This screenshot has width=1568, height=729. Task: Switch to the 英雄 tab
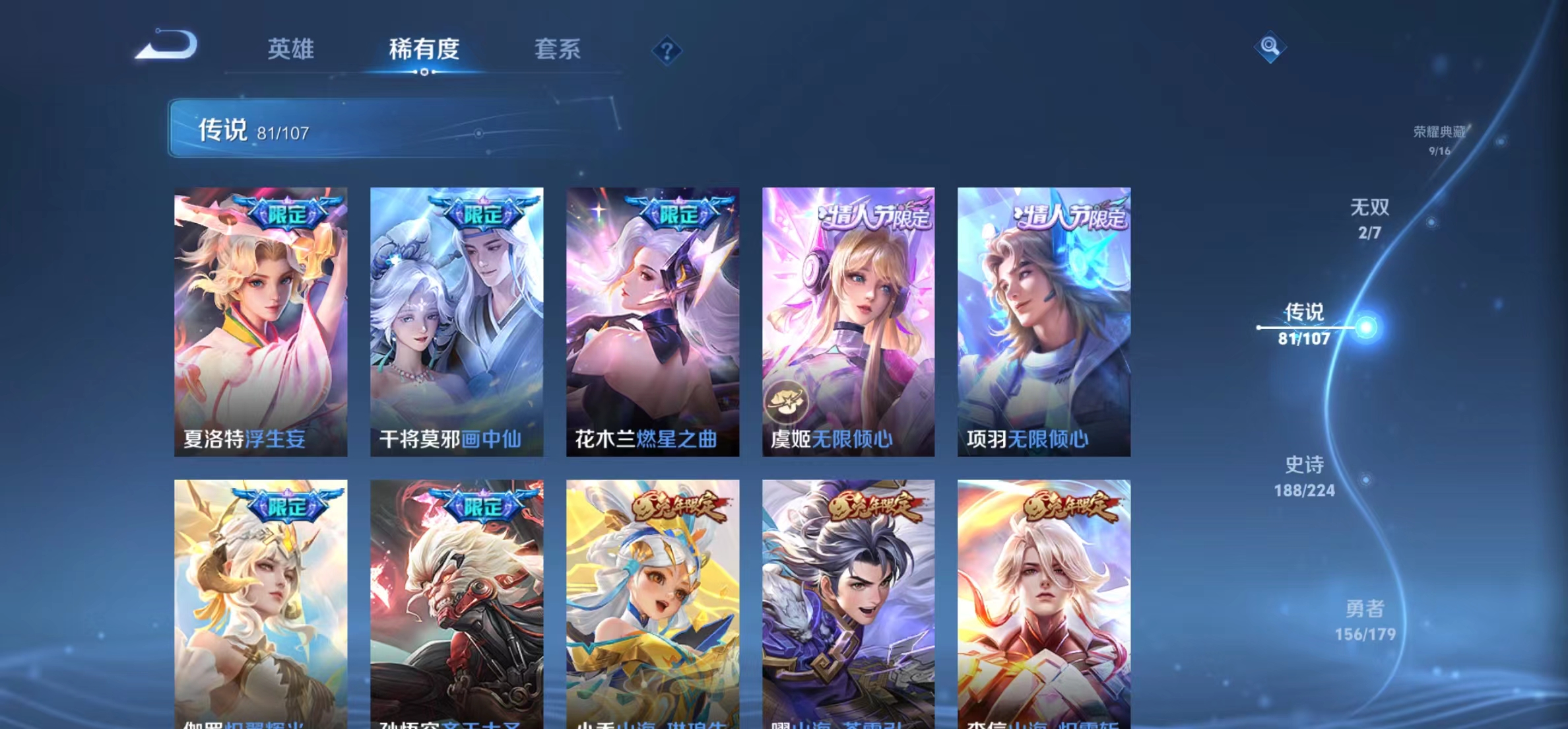coord(290,50)
